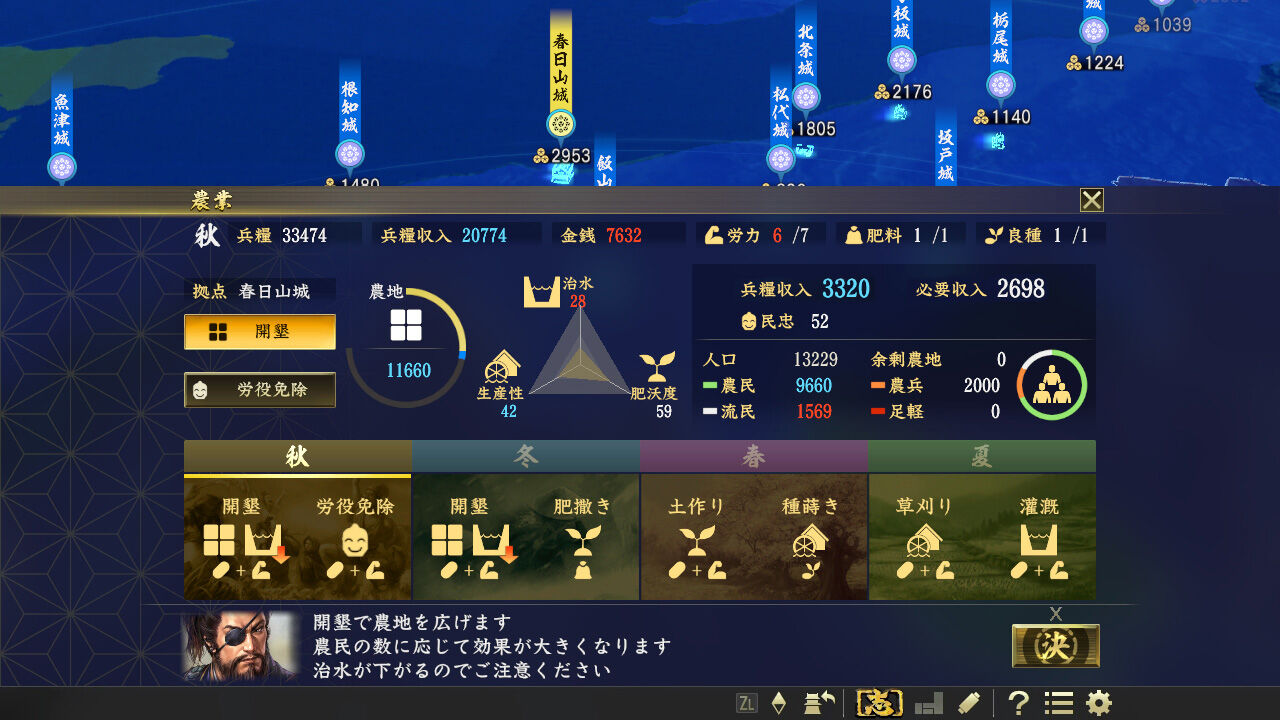Image resolution: width=1280 pixels, height=720 pixels.
Task: Switch to the 冬 season tab
Action: pyautogui.click(x=525, y=456)
